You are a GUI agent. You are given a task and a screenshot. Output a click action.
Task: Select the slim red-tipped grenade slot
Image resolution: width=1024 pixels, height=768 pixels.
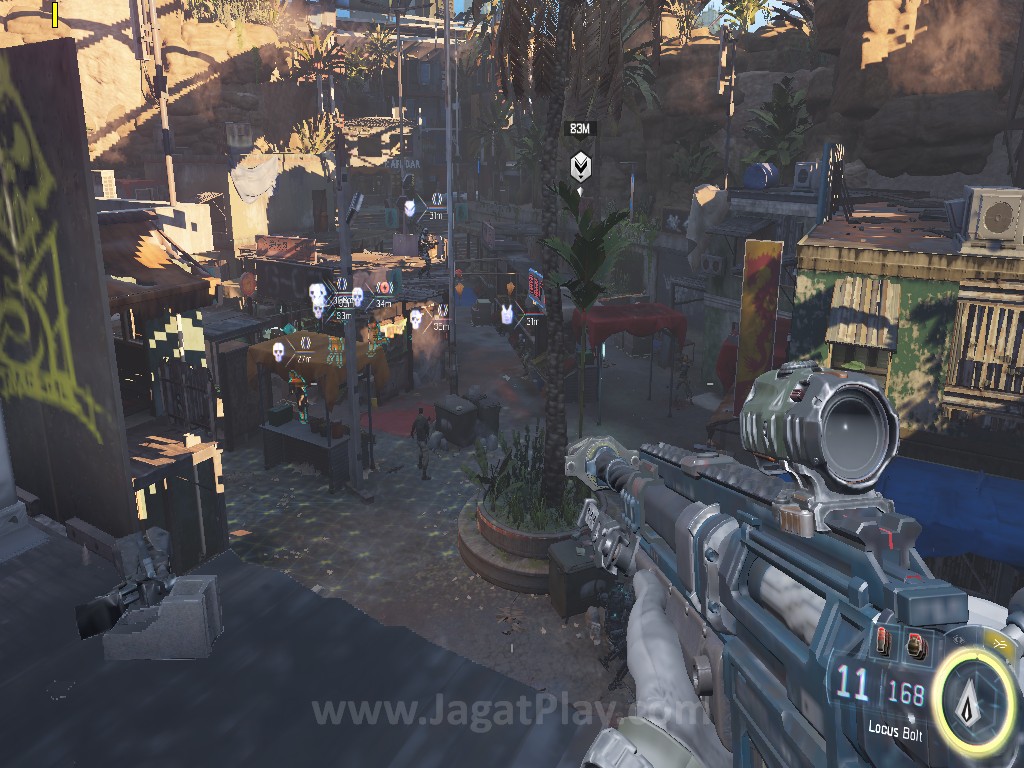coord(884,640)
